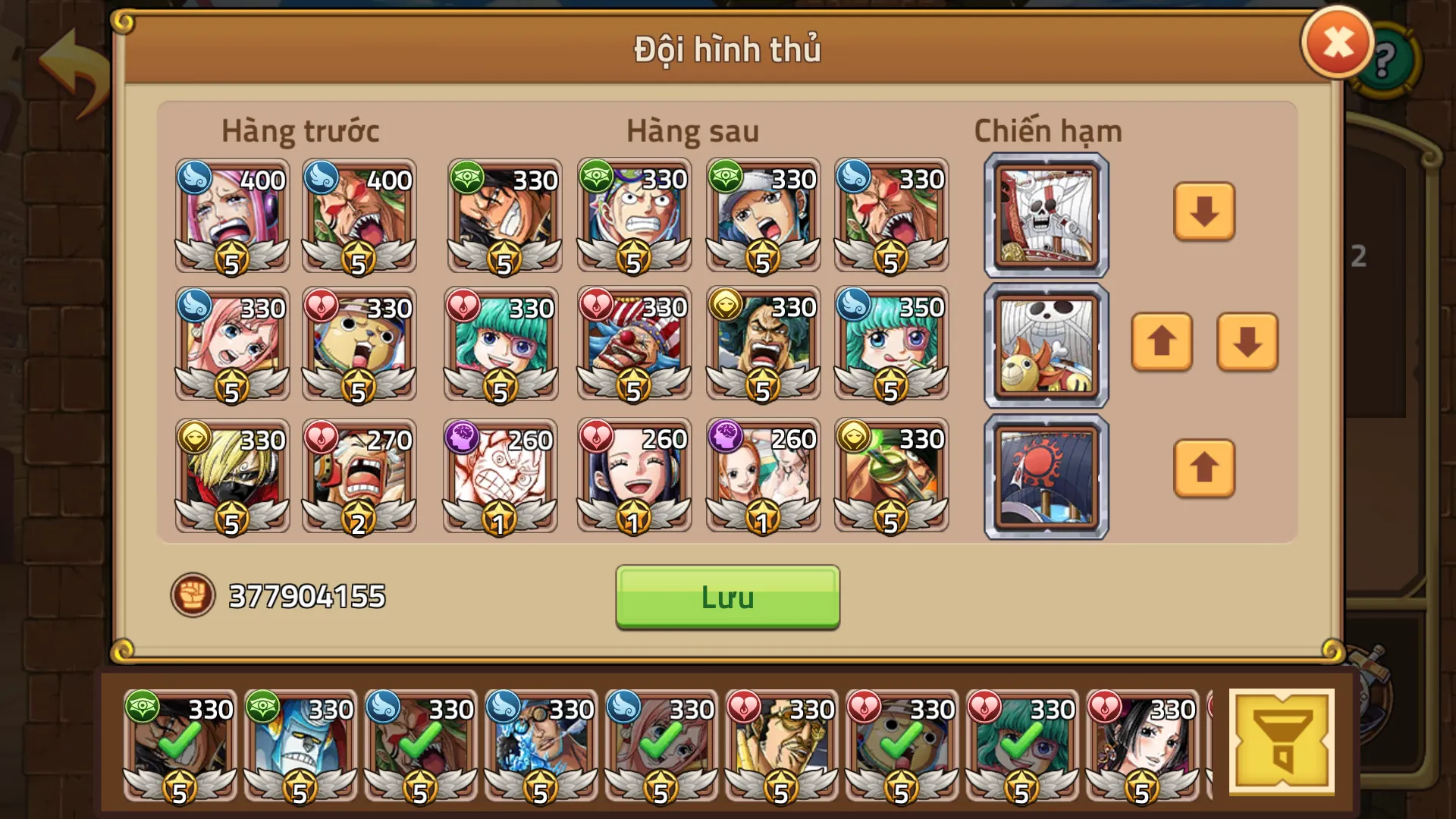
Task: Select the Thousand Sunny ship thumbnail
Action: pyautogui.click(x=1044, y=345)
